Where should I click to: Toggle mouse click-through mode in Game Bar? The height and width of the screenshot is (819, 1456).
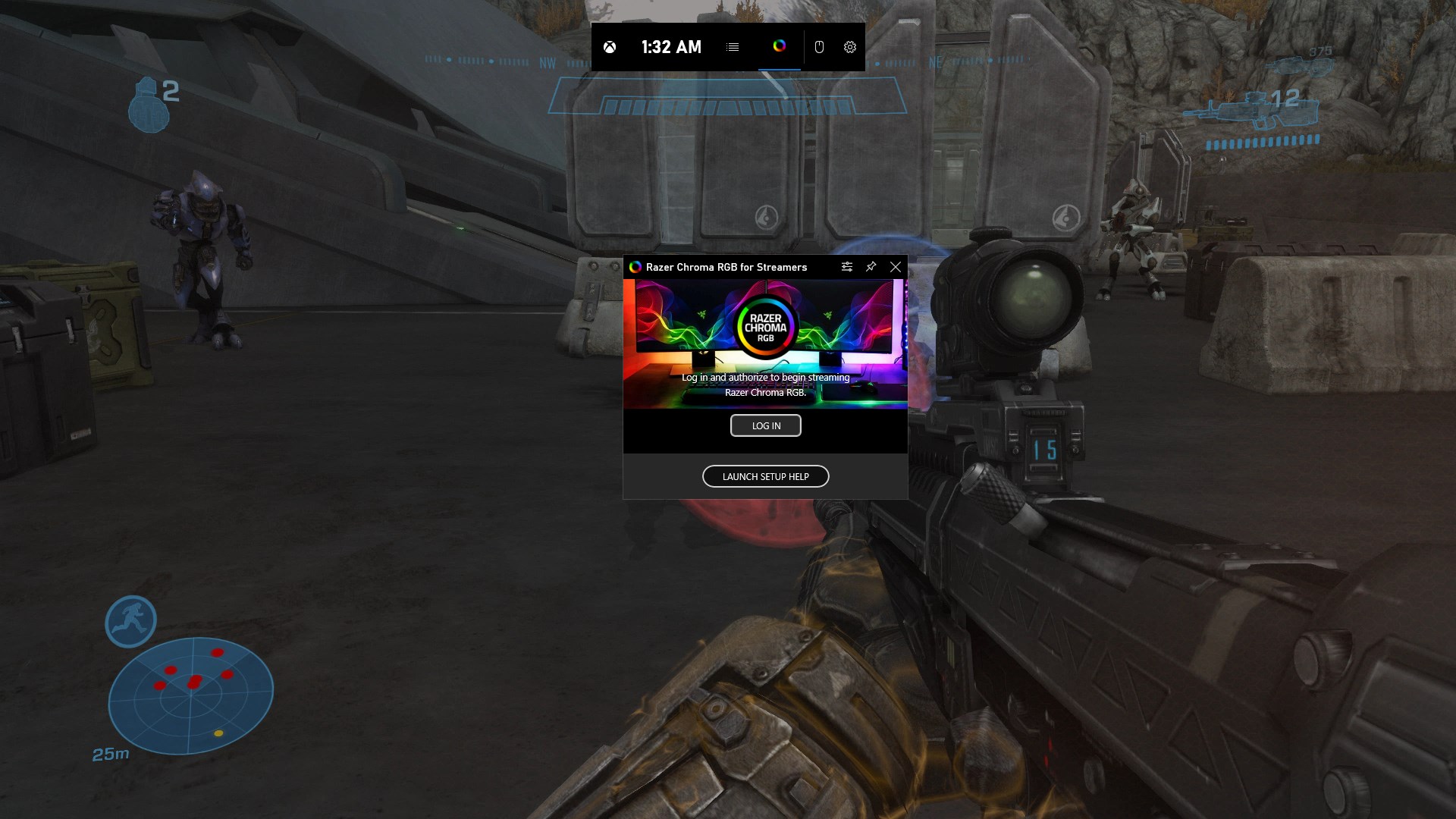819,47
